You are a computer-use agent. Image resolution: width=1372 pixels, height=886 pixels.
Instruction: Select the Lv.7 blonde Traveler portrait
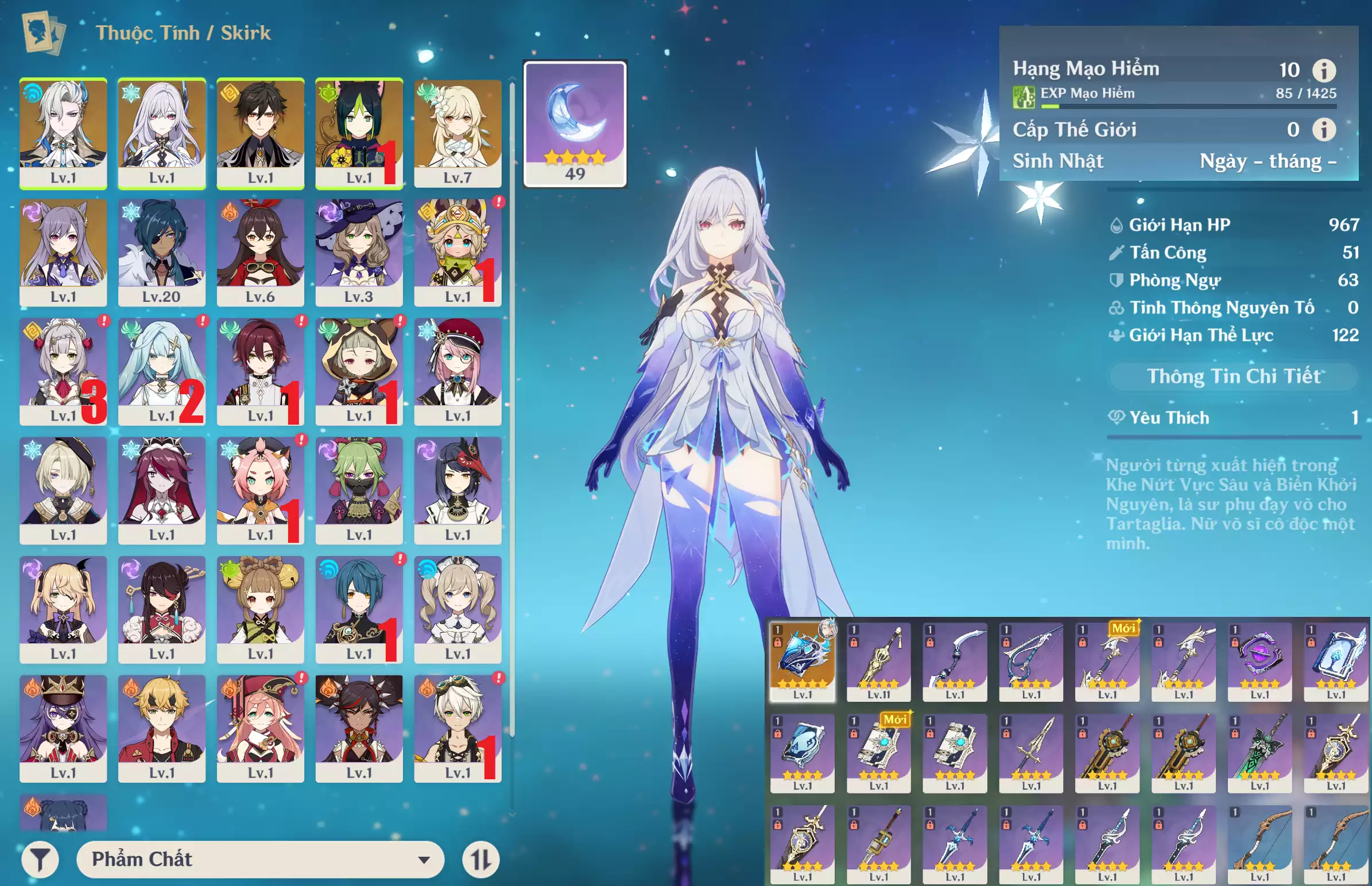tap(458, 133)
